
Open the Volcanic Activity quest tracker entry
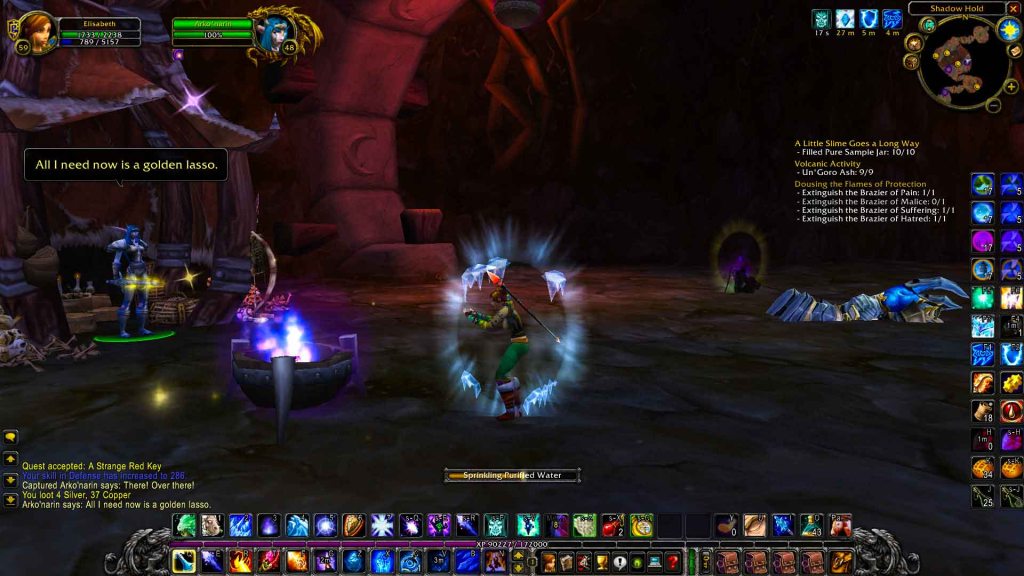tap(827, 163)
